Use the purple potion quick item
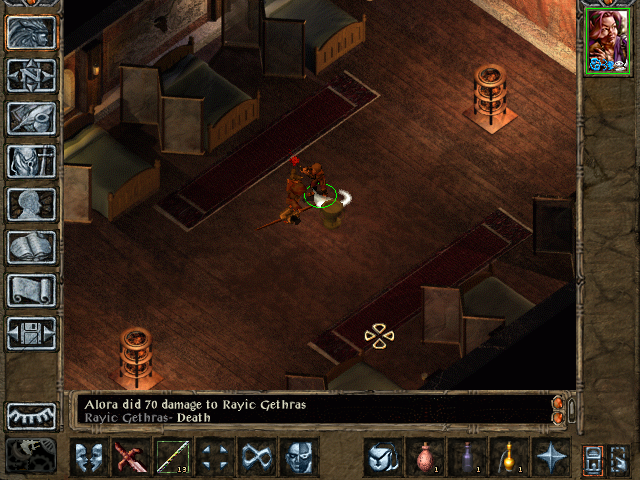Image resolution: width=640 pixels, height=480 pixels. (467, 457)
